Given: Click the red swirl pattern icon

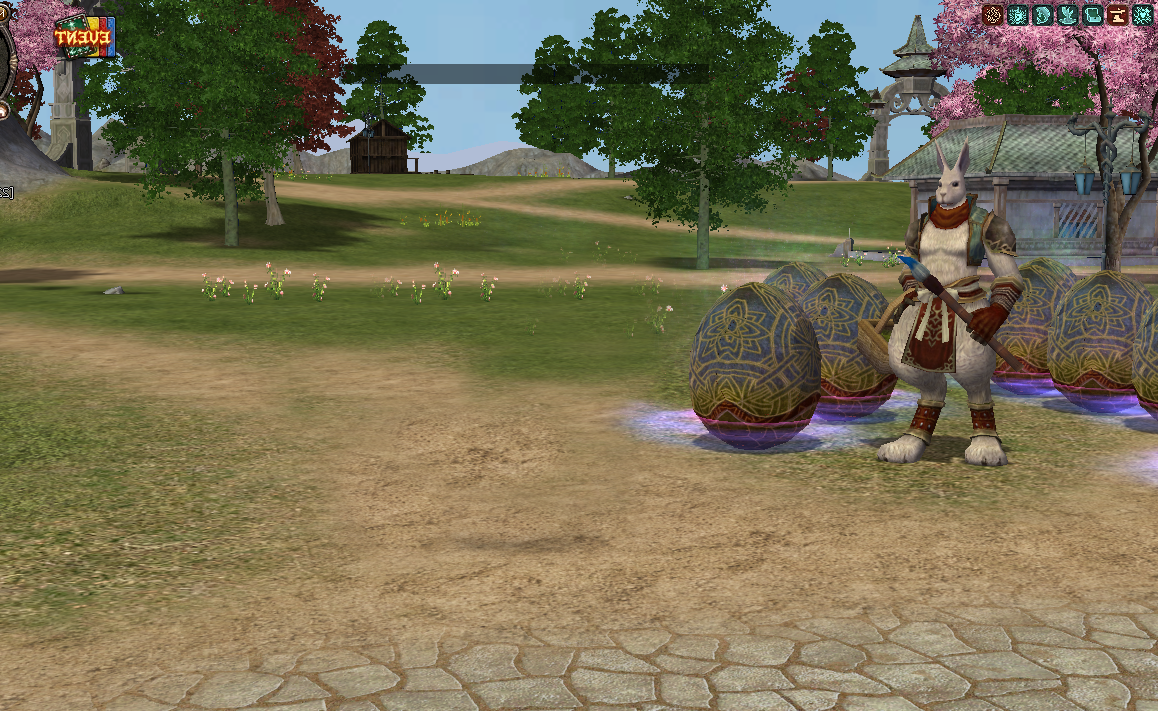Looking at the screenshot, I should click(993, 15).
